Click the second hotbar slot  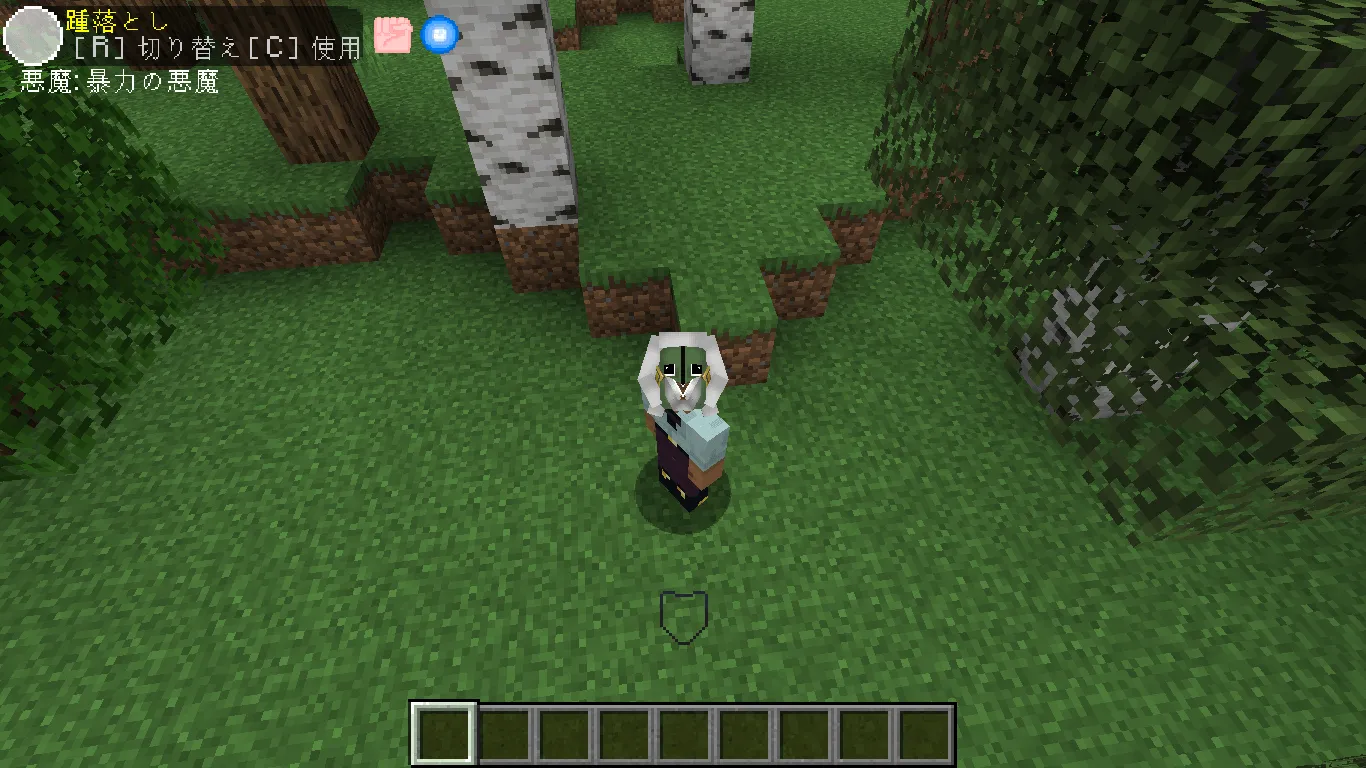[504, 733]
